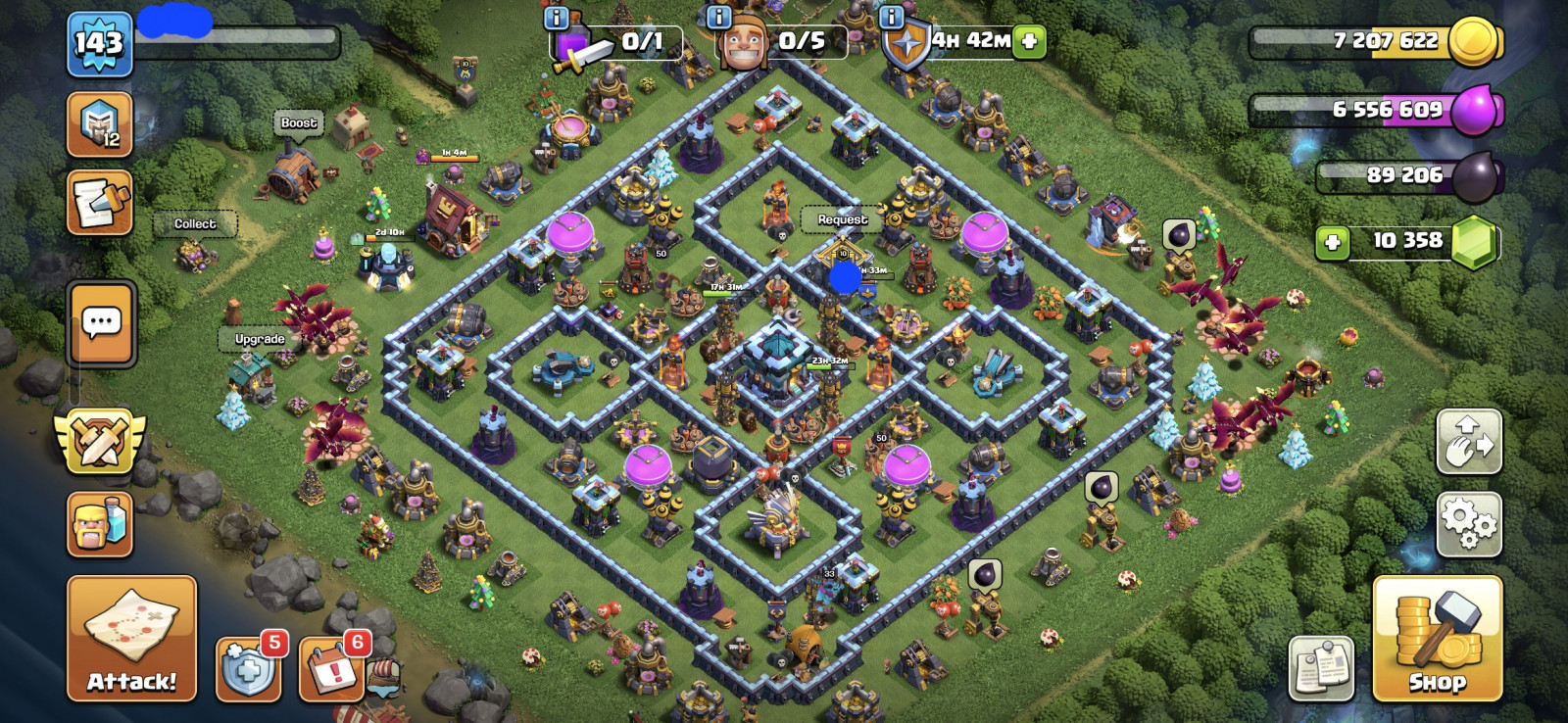Open the Shop
The height and width of the screenshot is (723, 1568).
(x=1437, y=638)
